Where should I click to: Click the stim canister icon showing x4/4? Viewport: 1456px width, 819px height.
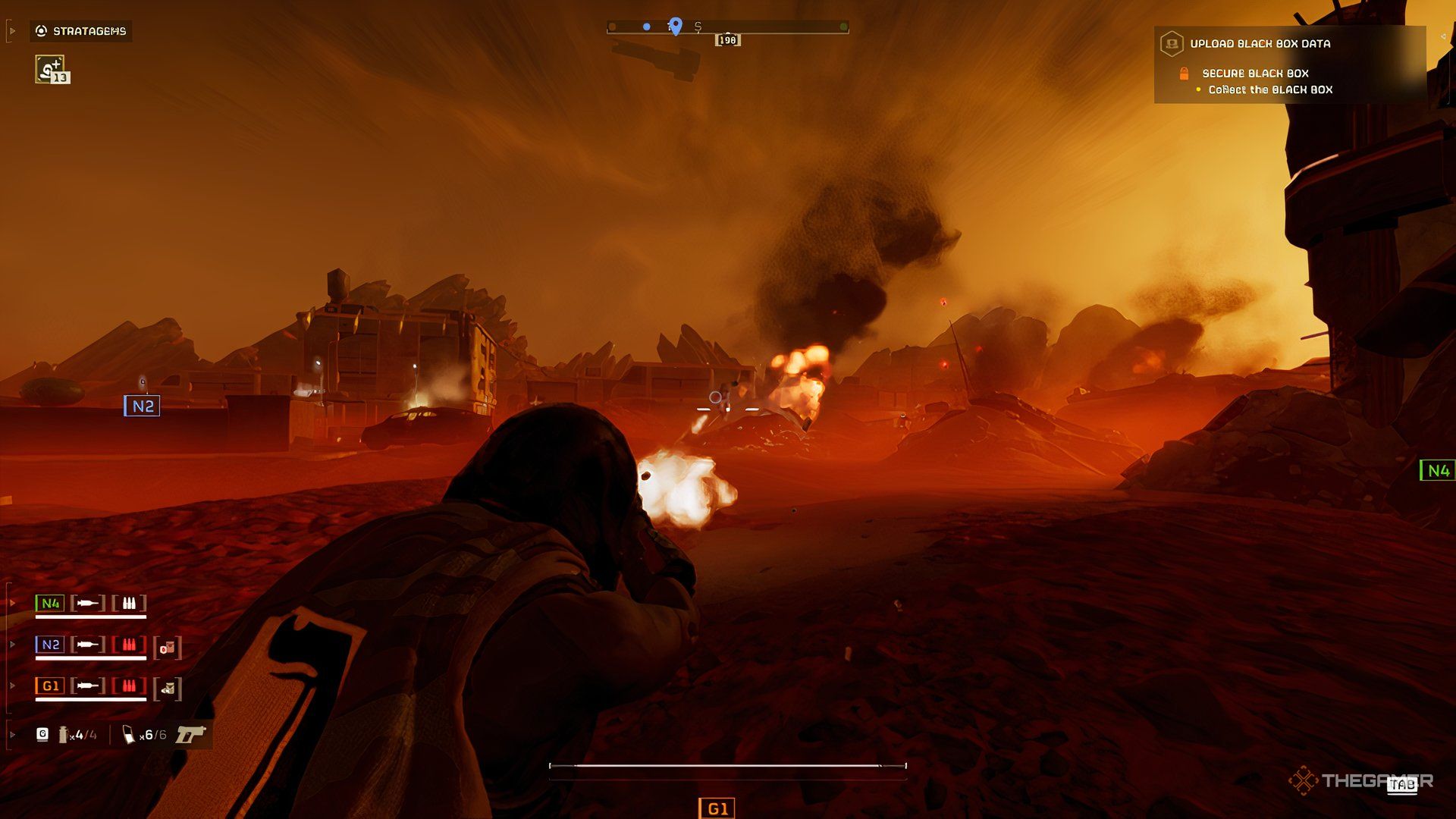pyautogui.click(x=63, y=735)
